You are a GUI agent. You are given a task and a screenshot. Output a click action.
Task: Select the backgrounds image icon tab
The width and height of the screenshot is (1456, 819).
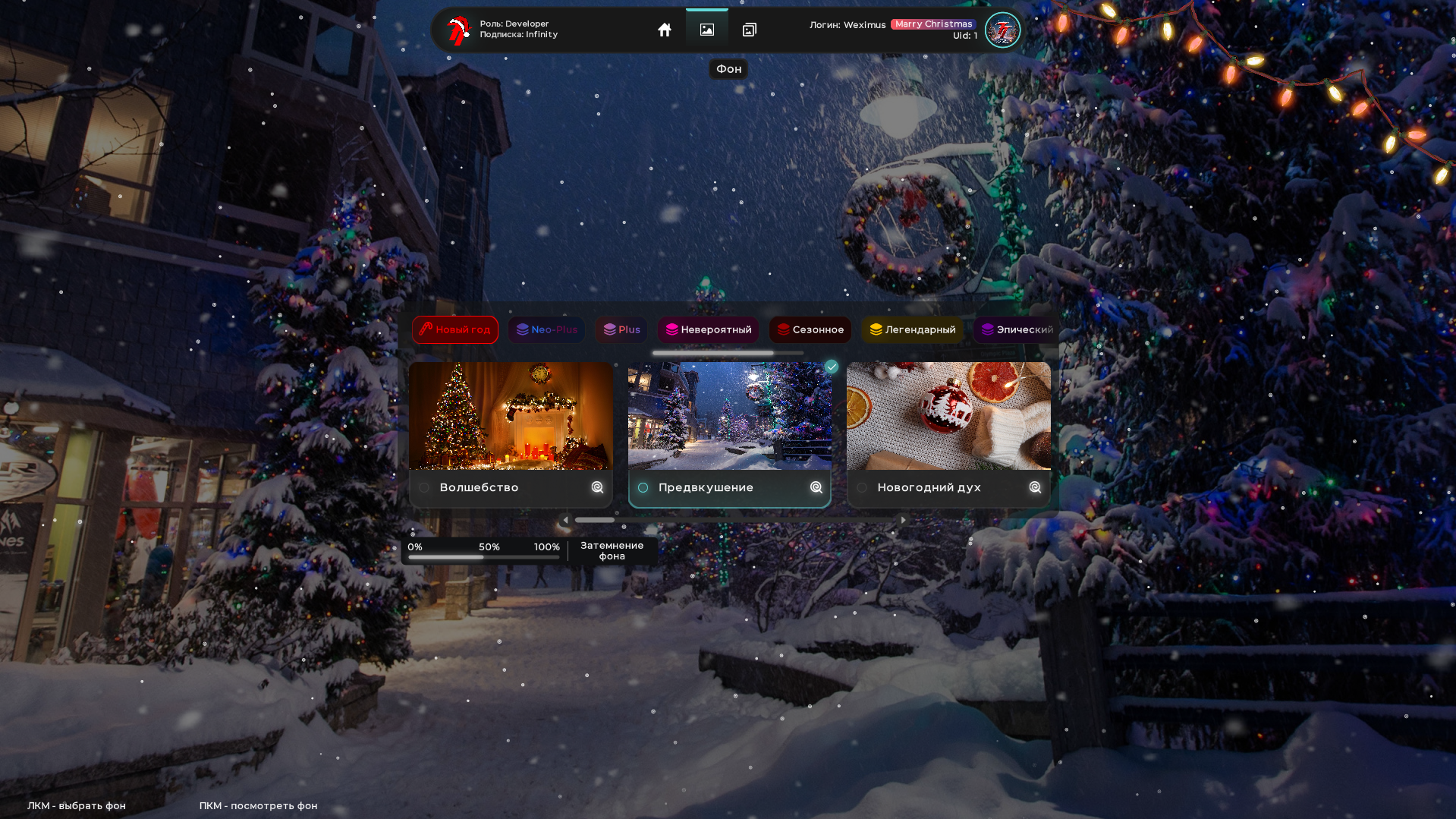pyautogui.click(x=707, y=30)
